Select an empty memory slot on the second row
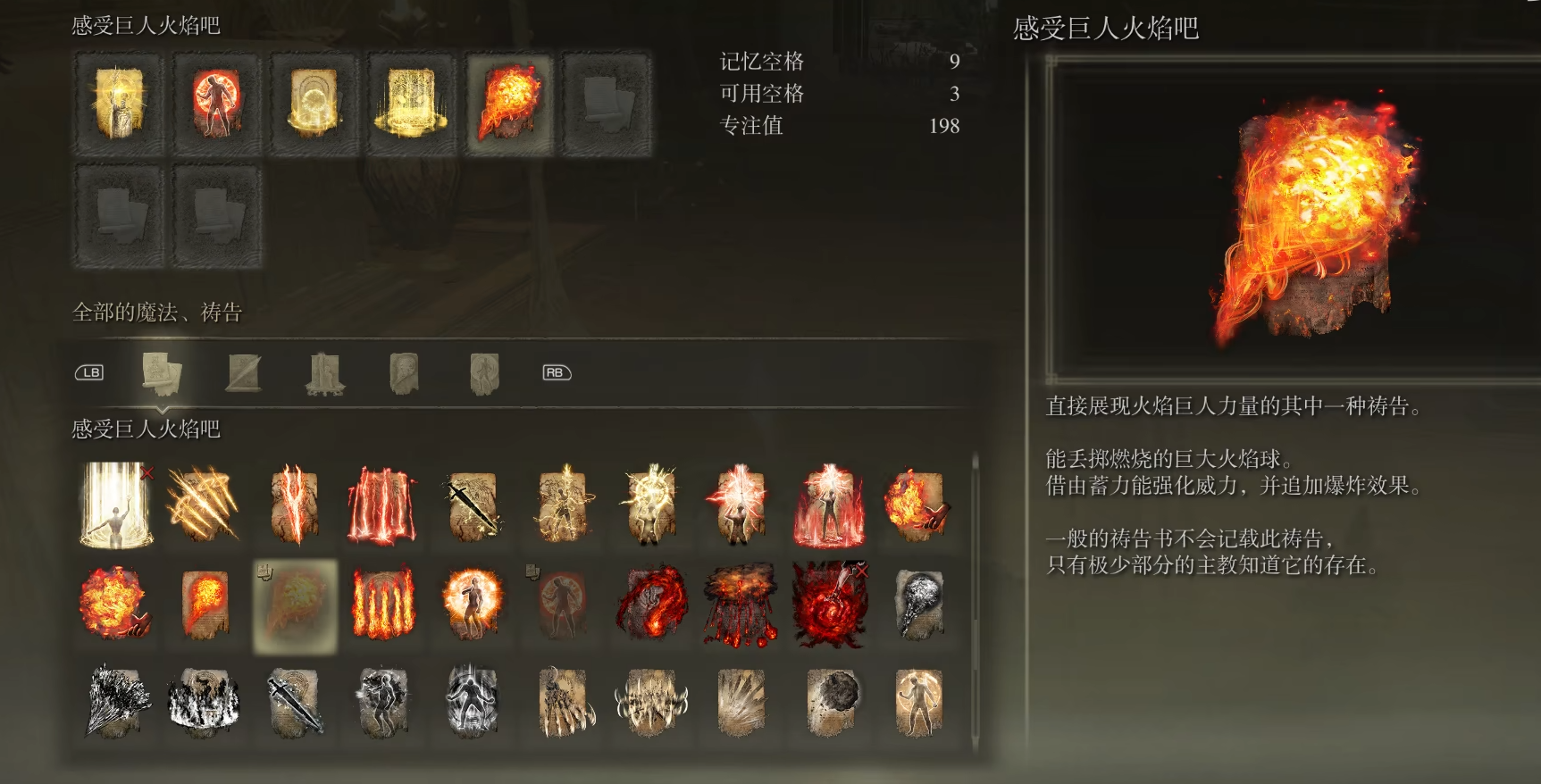This screenshot has height=784, width=1541. pos(117,214)
